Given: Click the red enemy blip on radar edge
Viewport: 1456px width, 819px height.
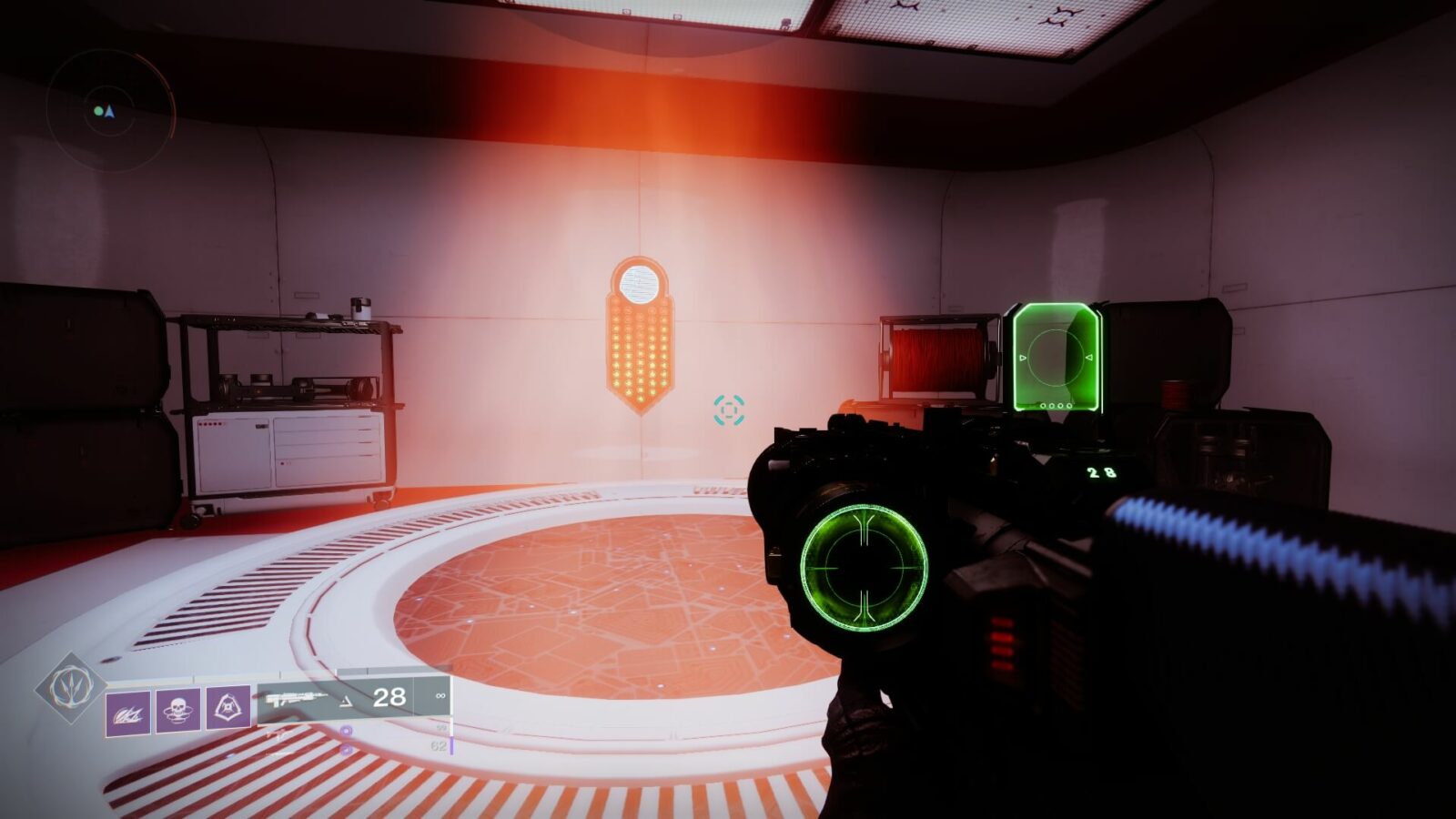Looking at the screenshot, I should [170, 89].
